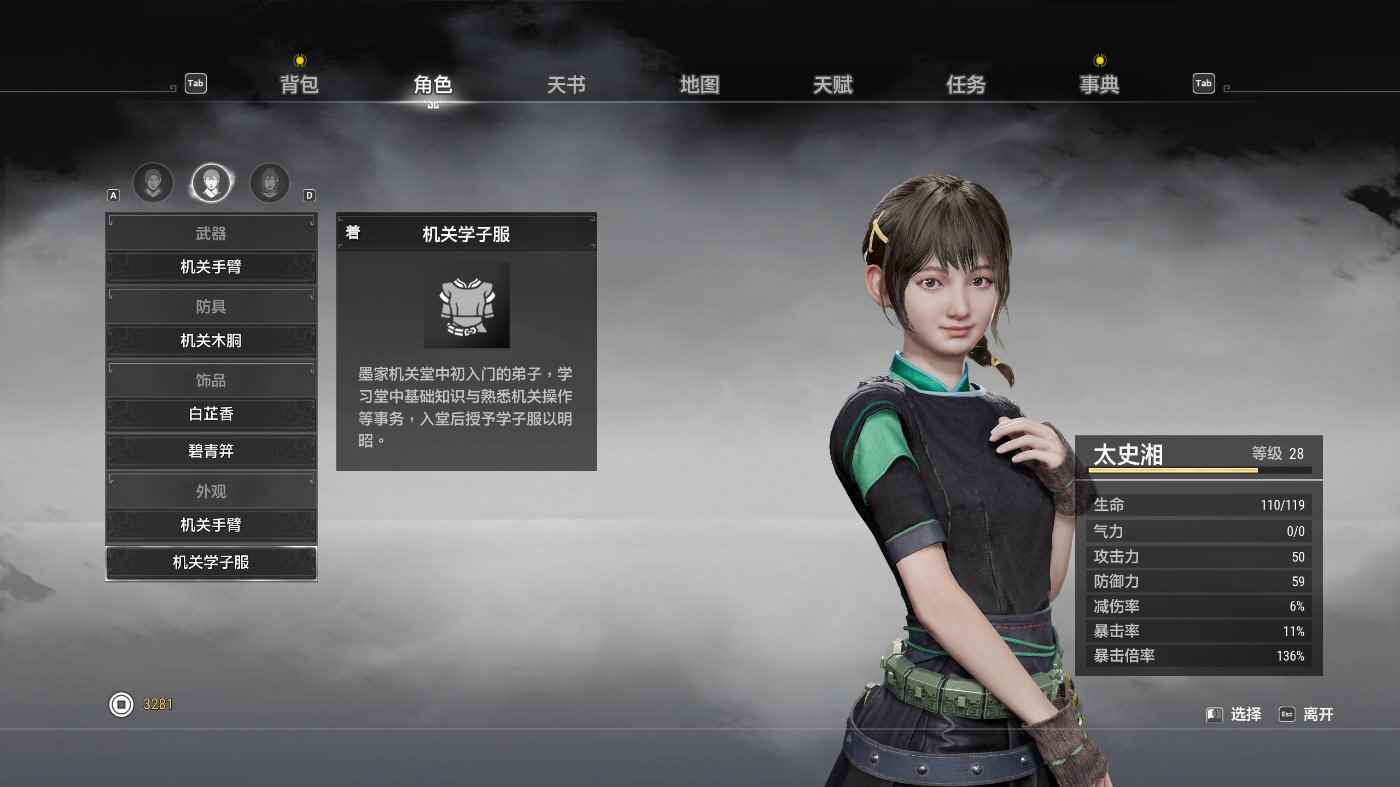The height and width of the screenshot is (787, 1400).
Task: Open the 任务 quests tab
Action: click(965, 85)
